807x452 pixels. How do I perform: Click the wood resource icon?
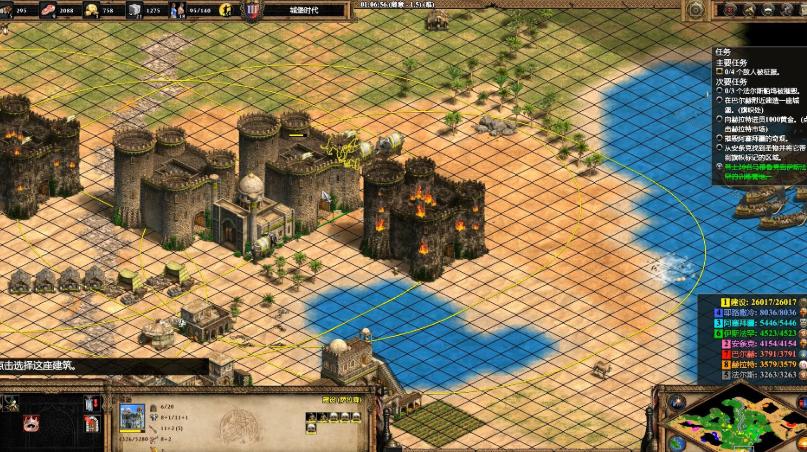pos(8,10)
